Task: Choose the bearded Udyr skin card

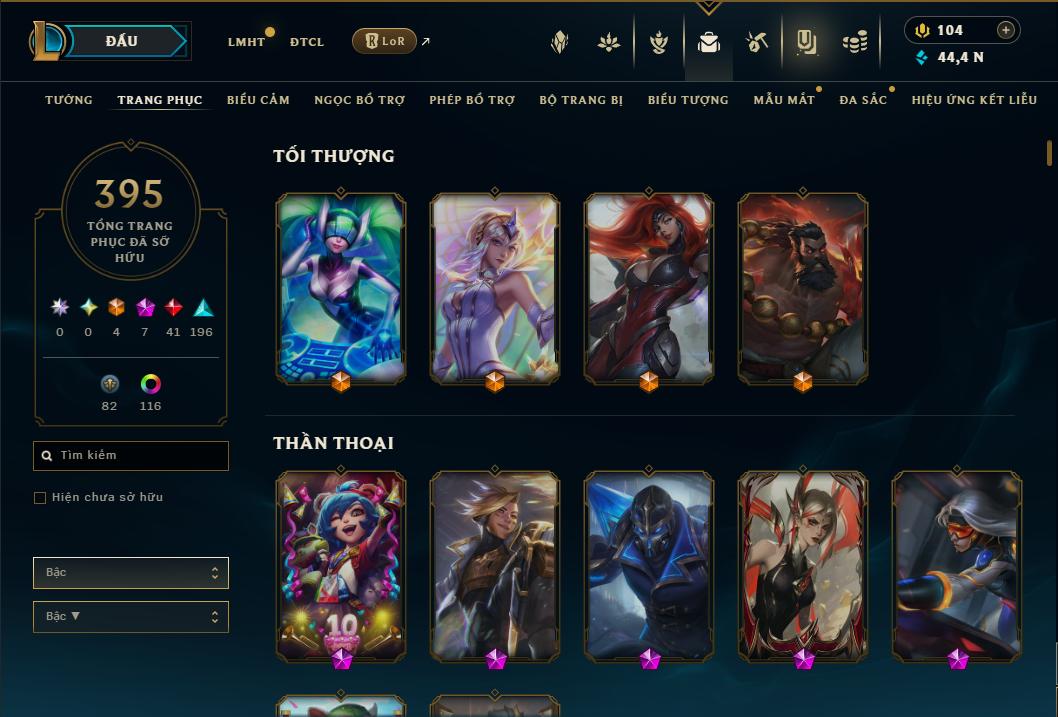Action: coord(803,287)
